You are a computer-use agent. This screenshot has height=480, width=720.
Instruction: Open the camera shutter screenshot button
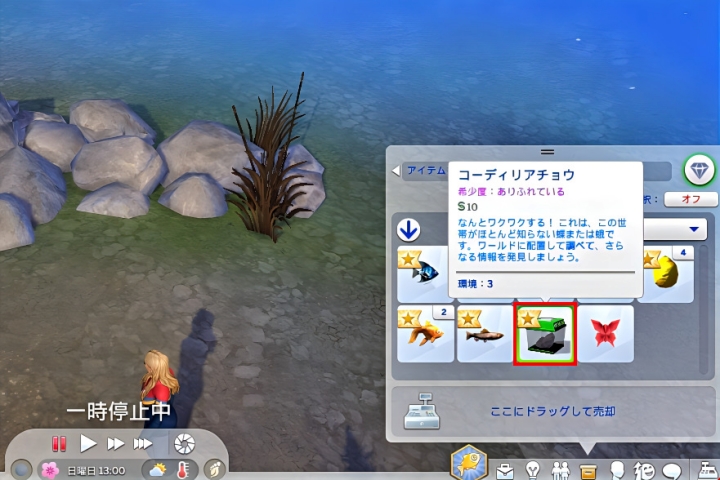184,443
